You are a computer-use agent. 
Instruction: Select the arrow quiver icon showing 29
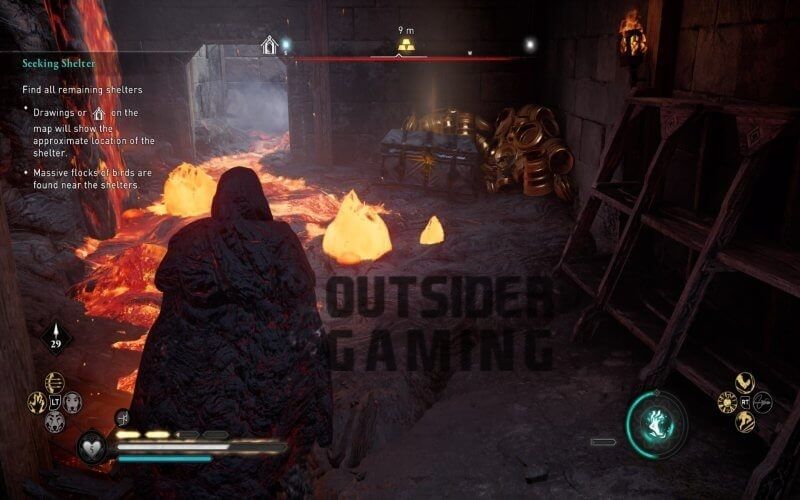[56, 338]
